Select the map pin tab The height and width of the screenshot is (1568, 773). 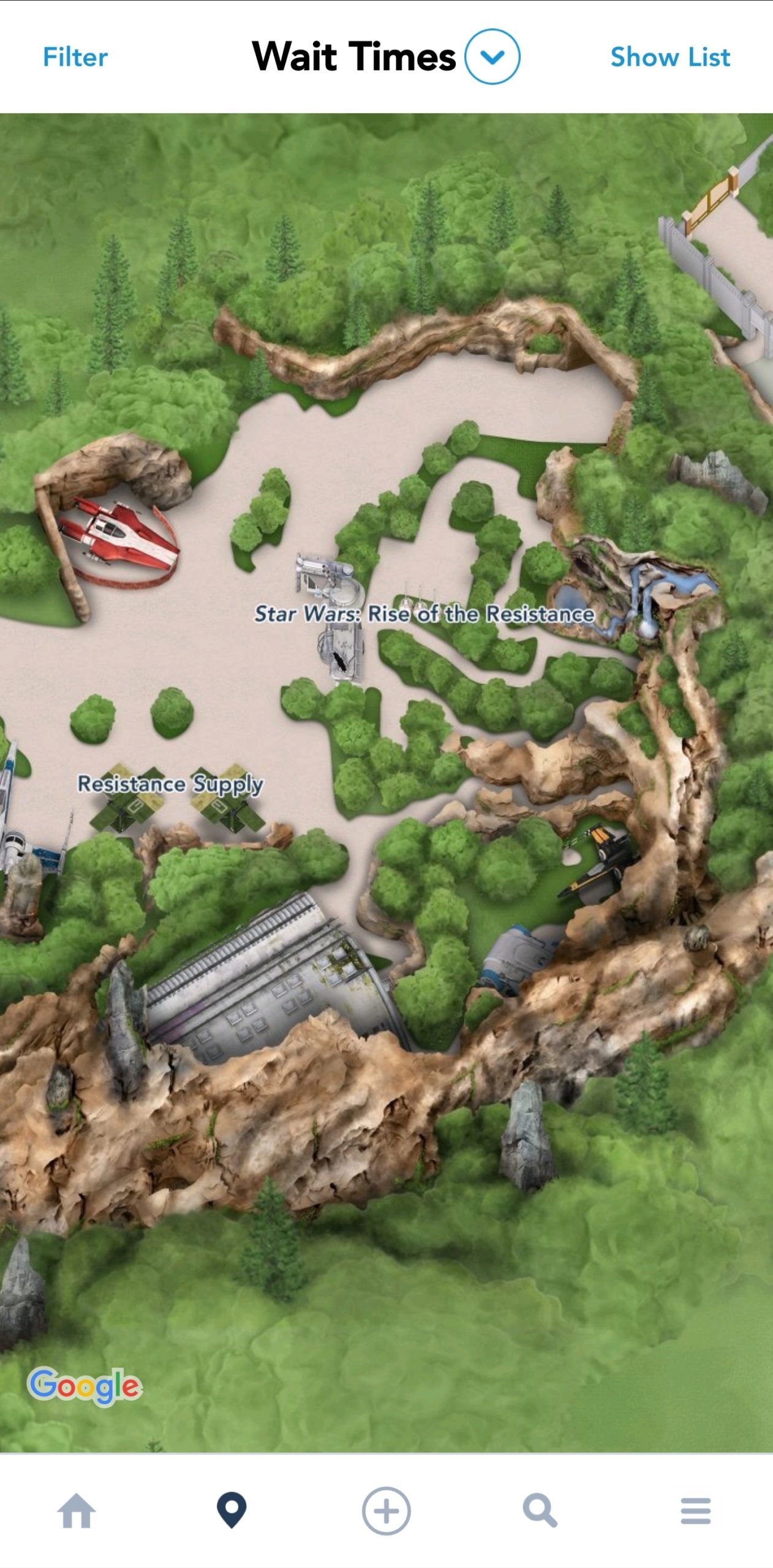coord(232,1511)
